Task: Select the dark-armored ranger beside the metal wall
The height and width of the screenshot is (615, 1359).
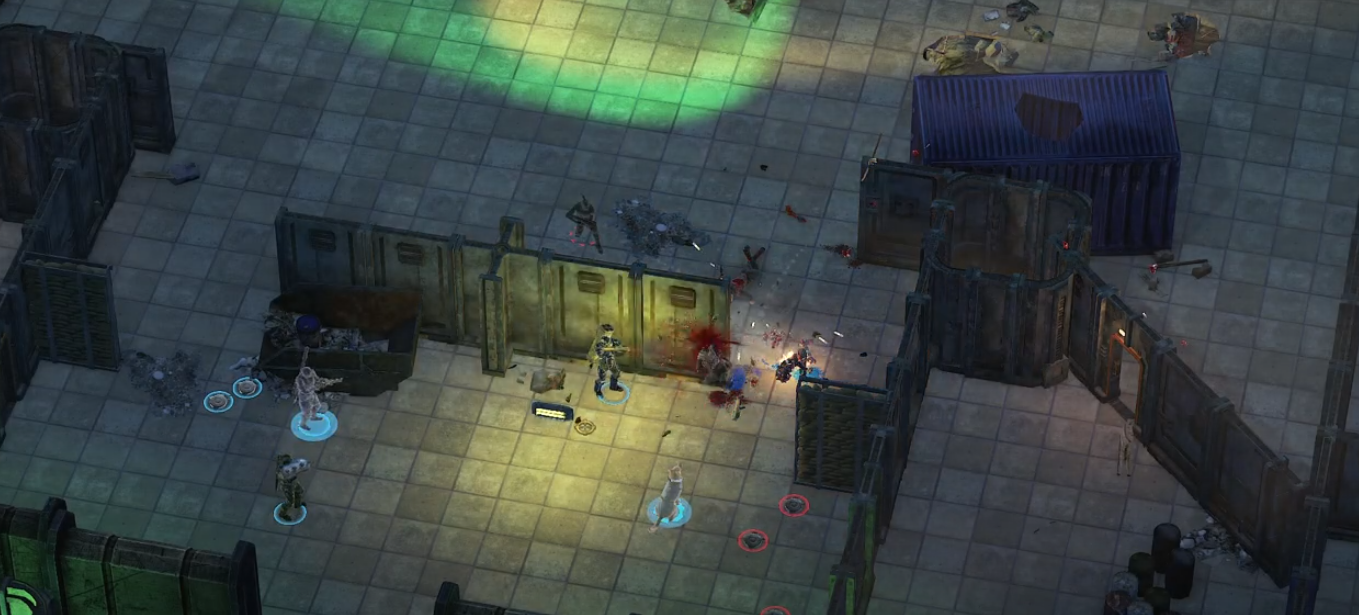Action: point(607,360)
